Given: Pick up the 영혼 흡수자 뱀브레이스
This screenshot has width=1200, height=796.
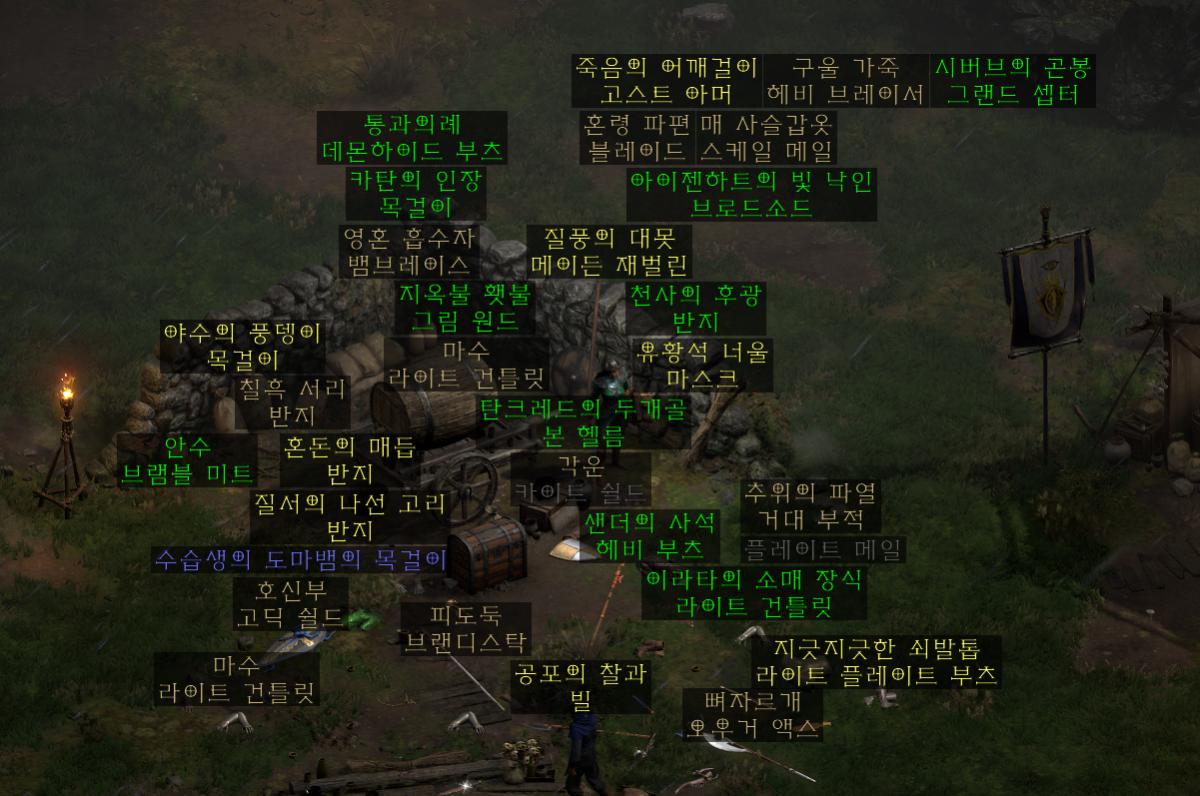Looking at the screenshot, I should point(409,251).
